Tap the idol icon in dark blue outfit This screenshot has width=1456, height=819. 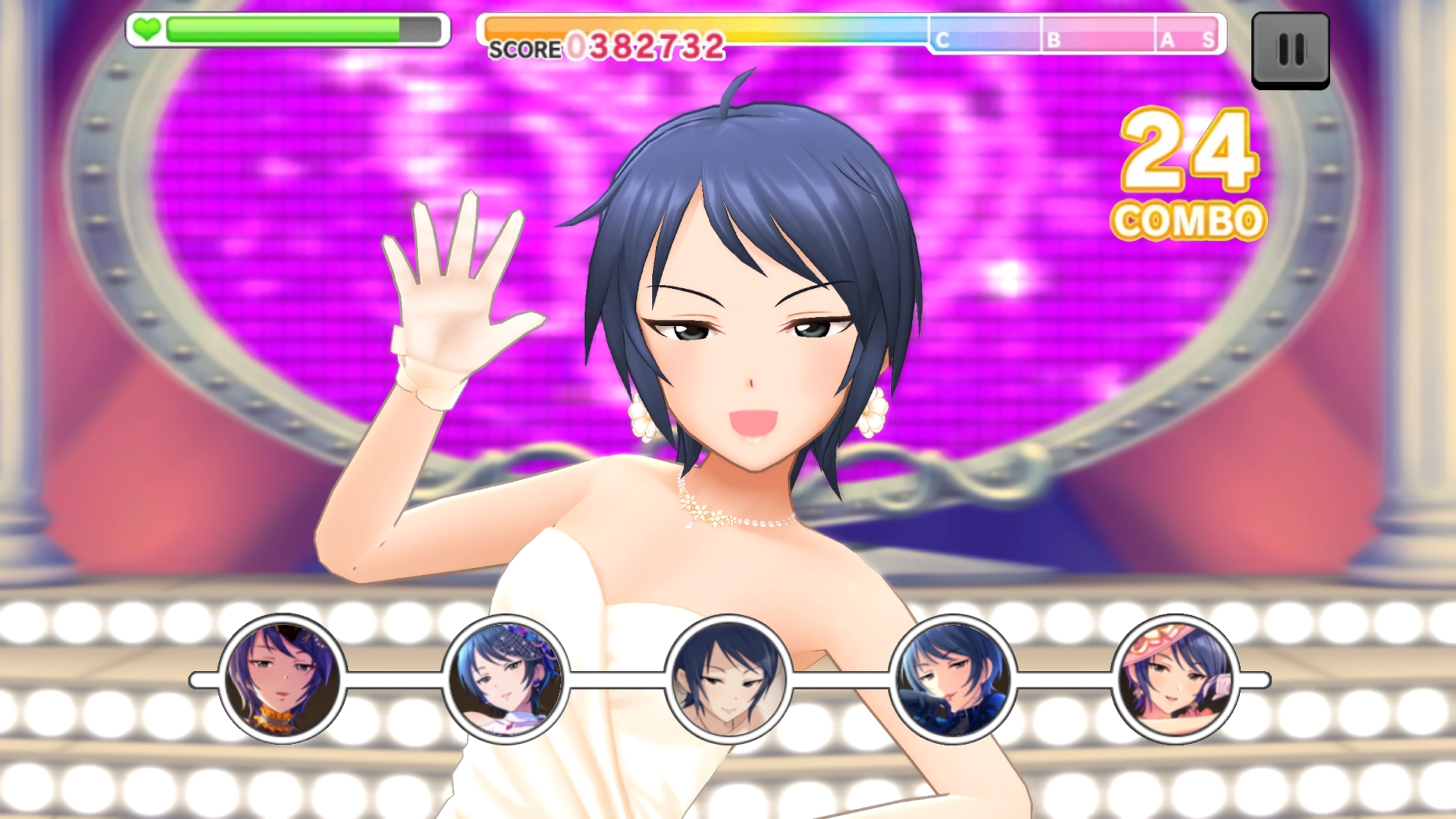[952, 679]
